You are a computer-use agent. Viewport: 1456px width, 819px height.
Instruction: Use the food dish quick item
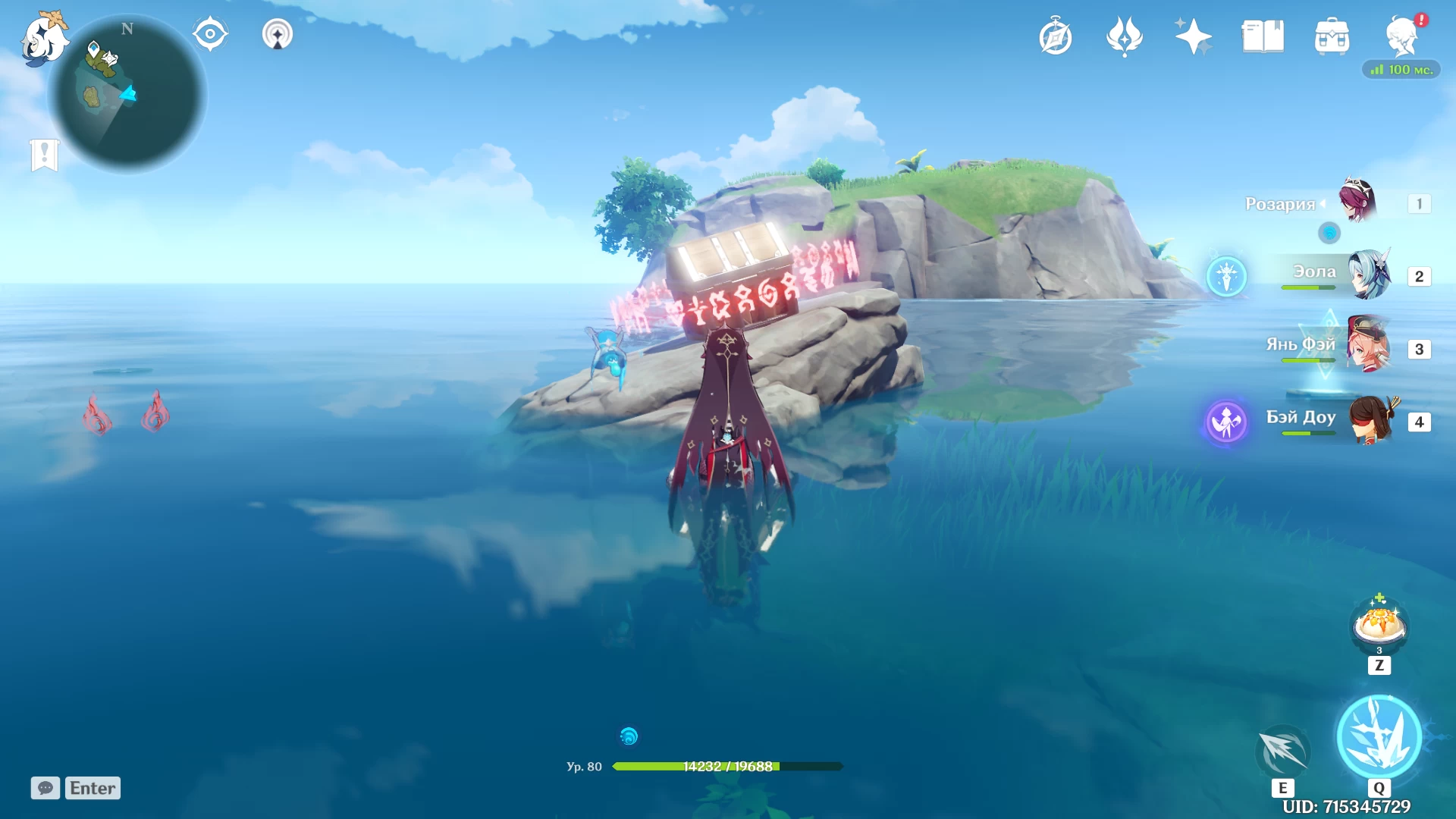click(x=1379, y=626)
